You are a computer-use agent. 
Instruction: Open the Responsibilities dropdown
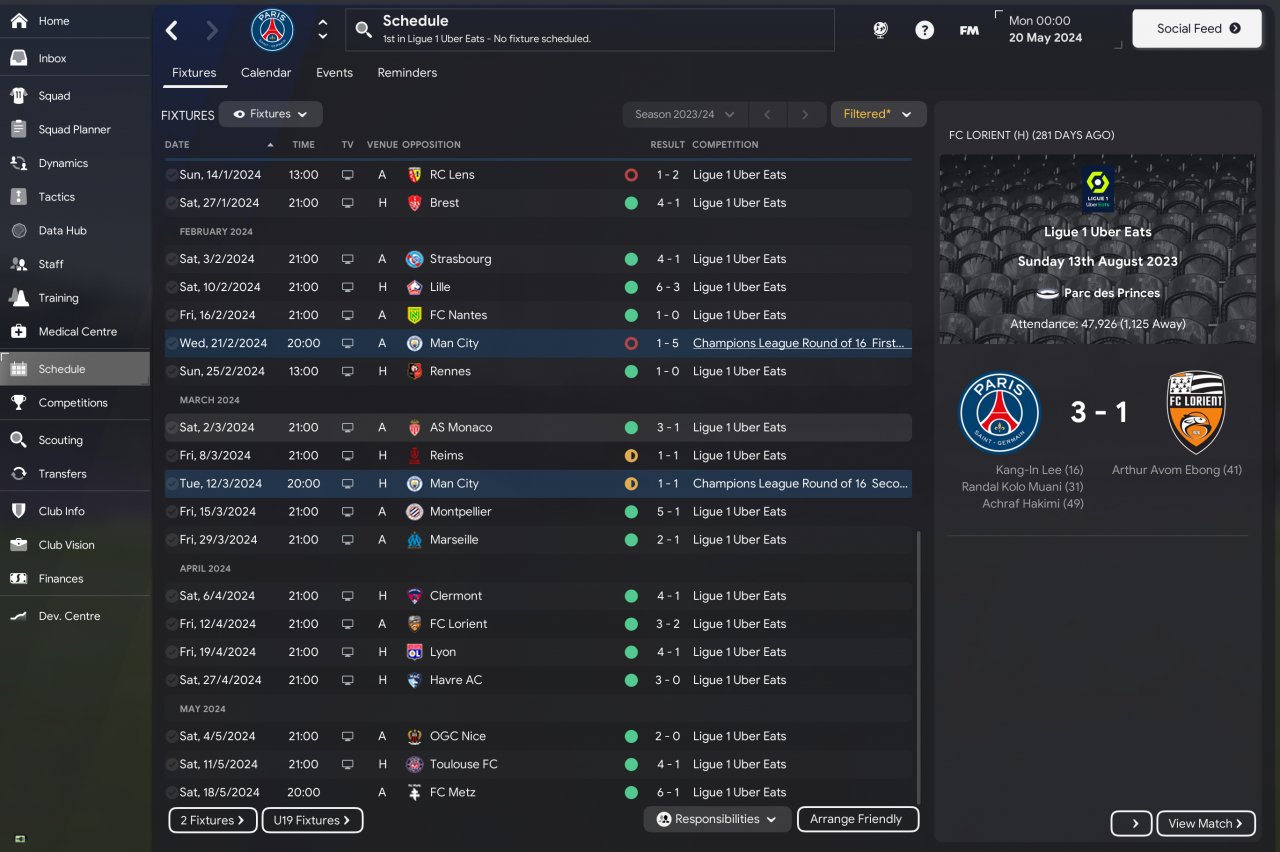(x=717, y=819)
